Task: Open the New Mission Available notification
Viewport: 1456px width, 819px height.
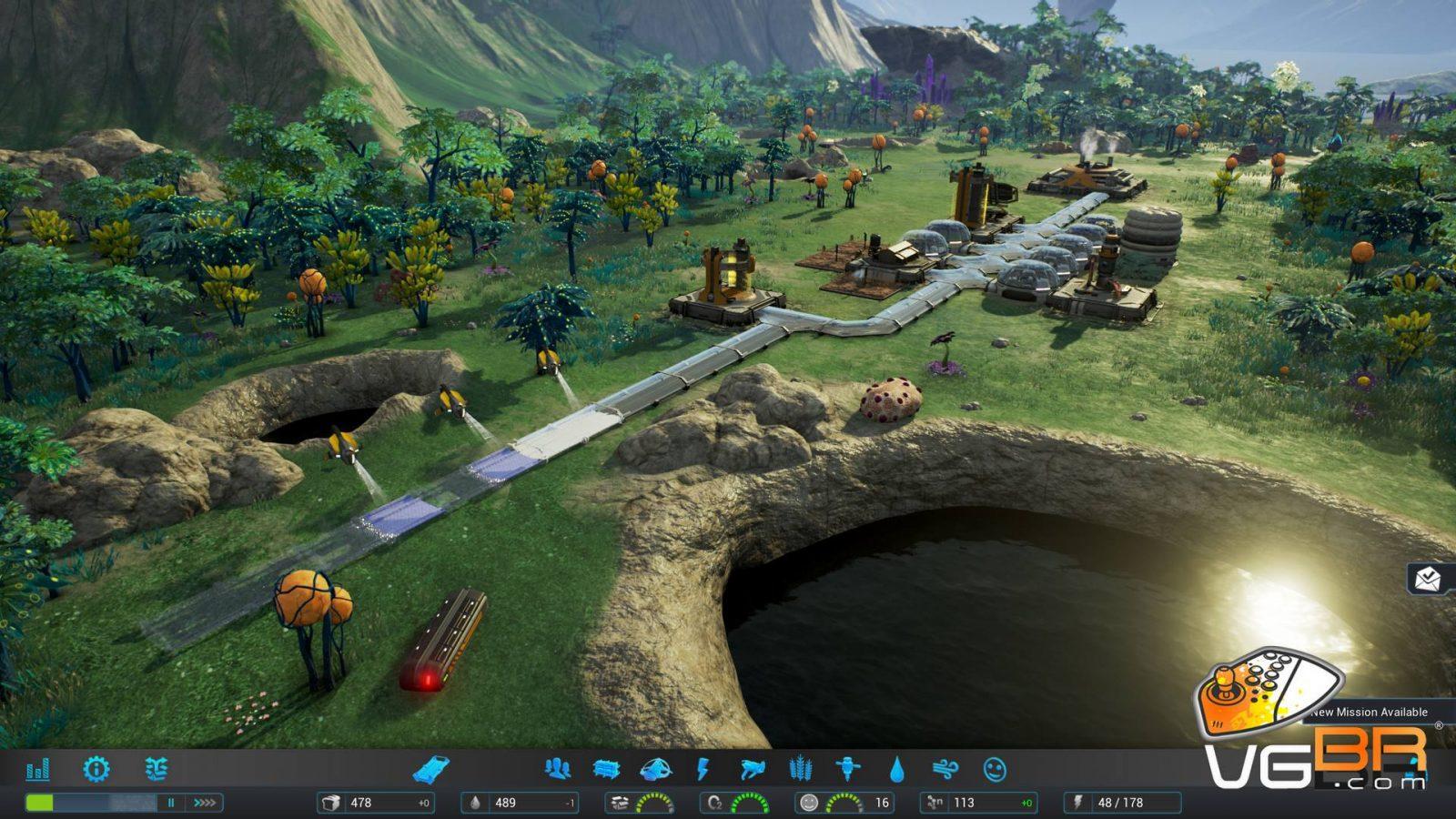Action: pyautogui.click(x=1370, y=712)
